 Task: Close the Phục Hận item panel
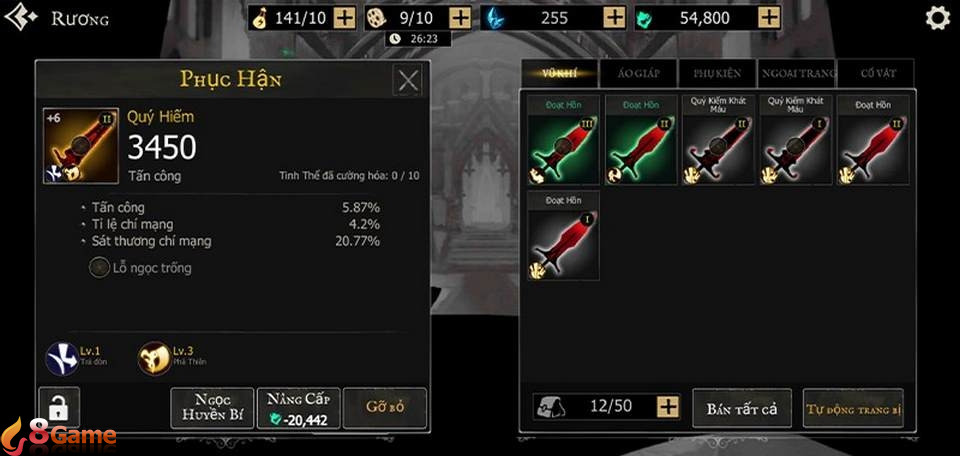pyautogui.click(x=408, y=80)
